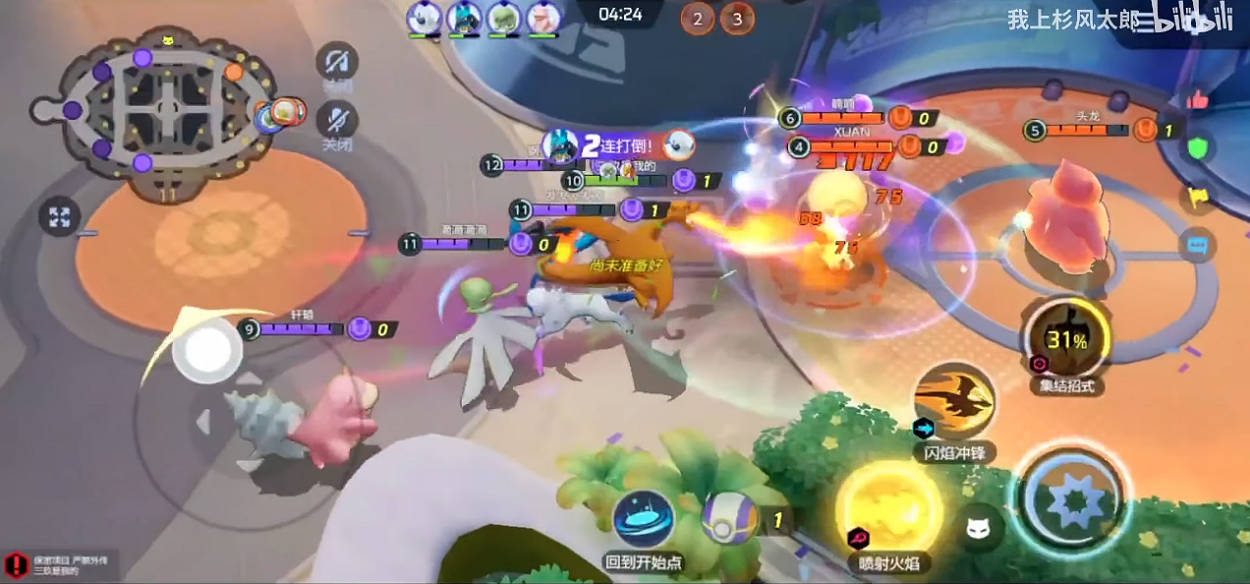Open the red report warning icon

[15, 563]
